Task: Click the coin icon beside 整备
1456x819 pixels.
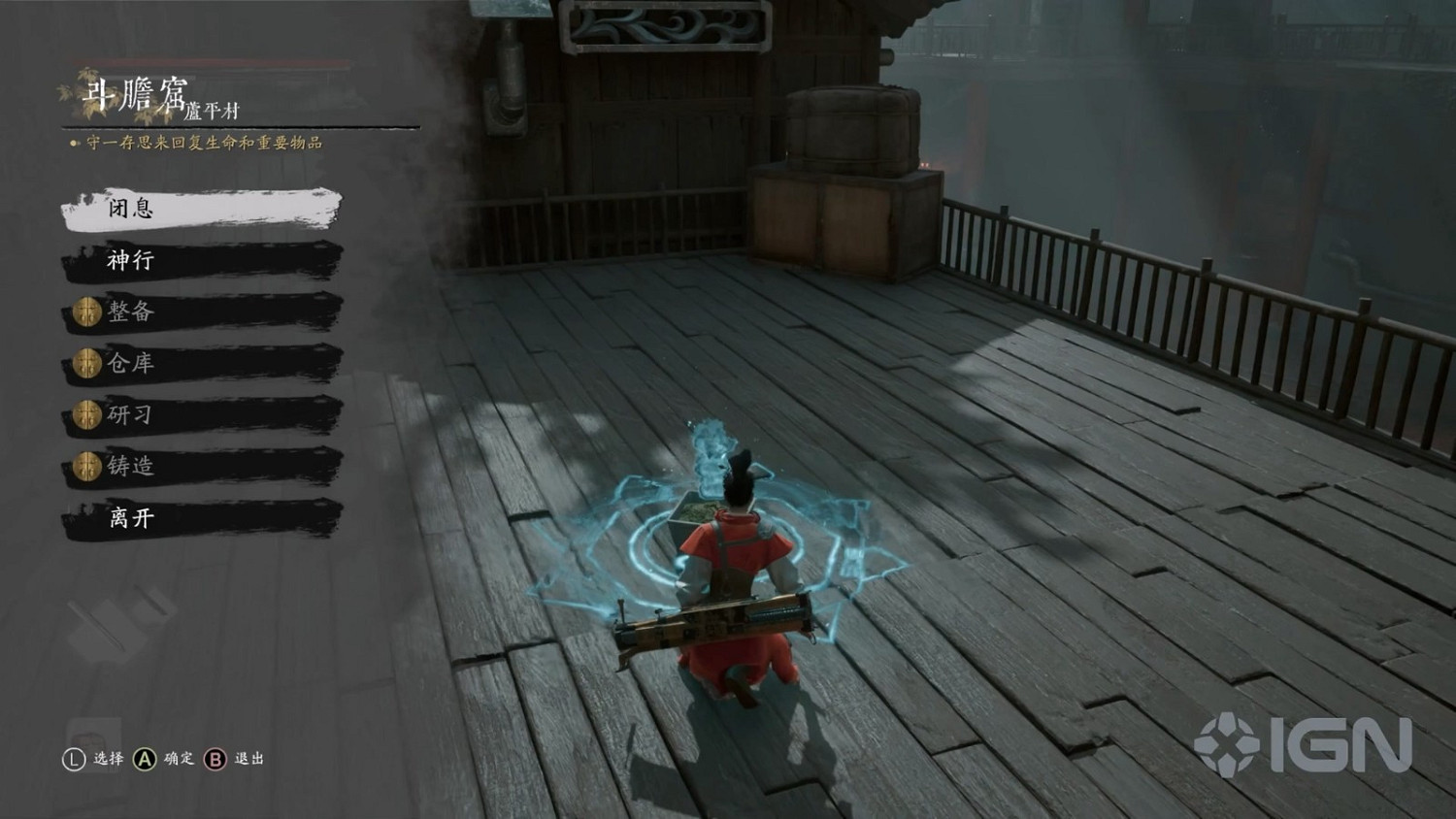Action: click(85, 311)
